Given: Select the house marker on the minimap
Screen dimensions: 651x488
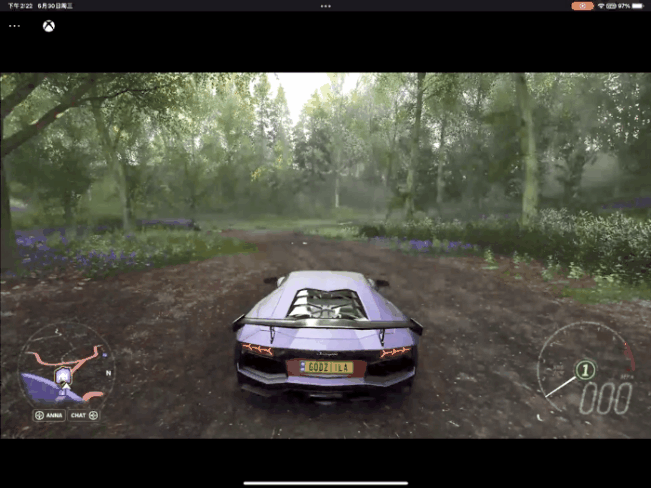Looking at the screenshot, I should click(x=64, y=375).
